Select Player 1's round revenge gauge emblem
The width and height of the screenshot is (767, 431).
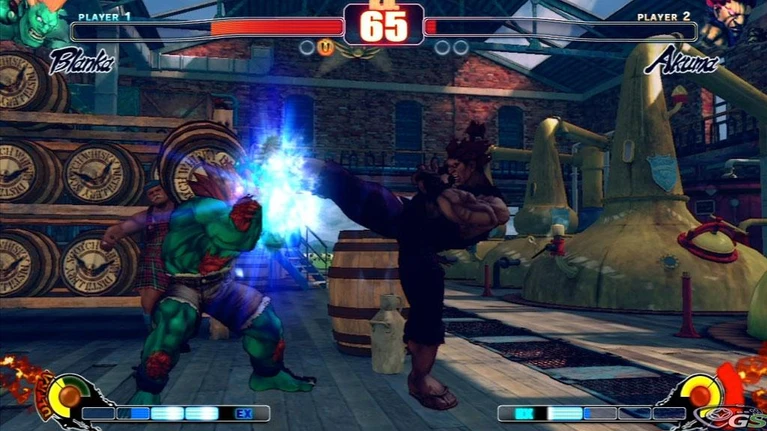coord(68,396)
